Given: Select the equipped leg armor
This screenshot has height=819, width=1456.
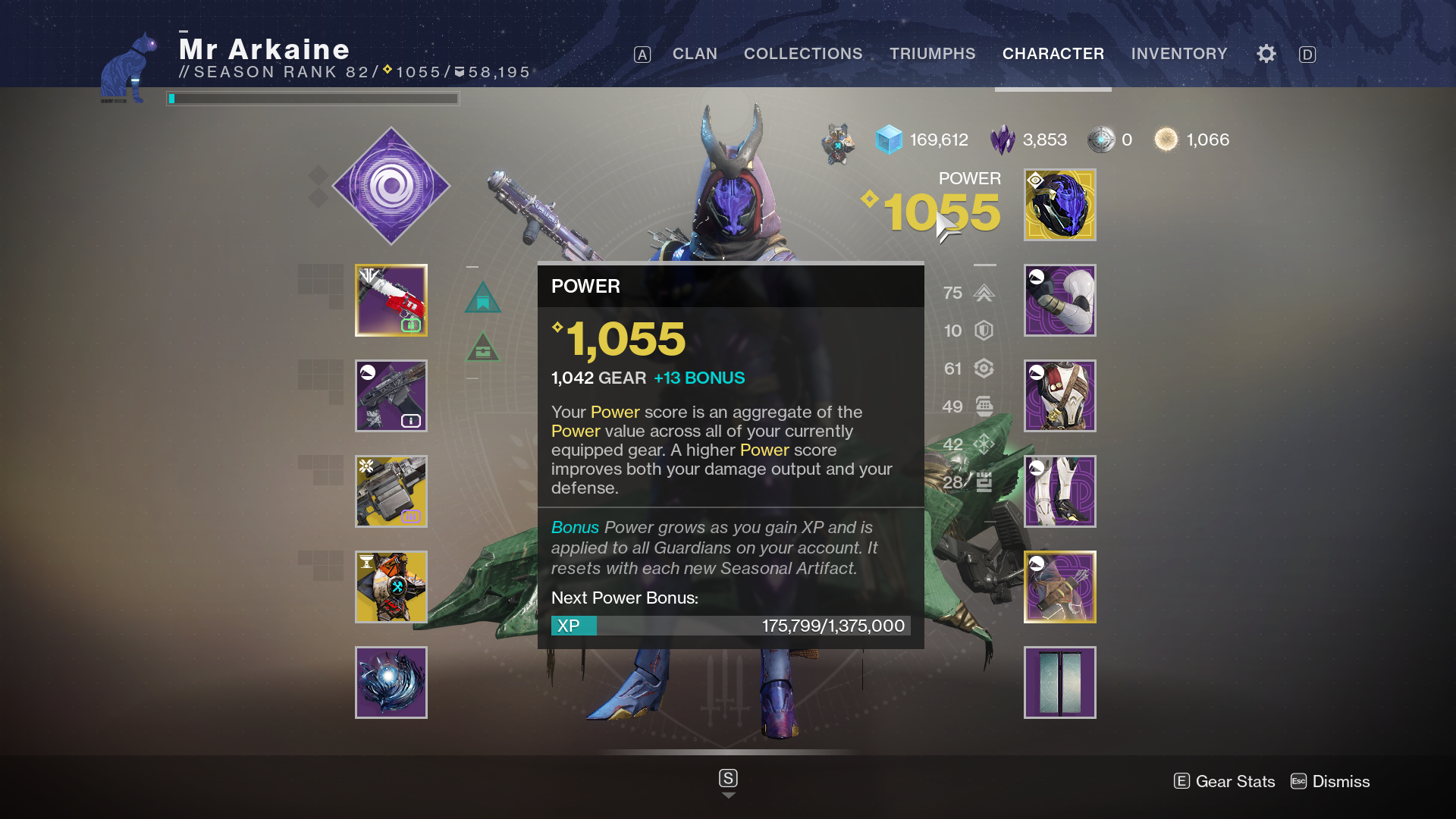Looking at the screenshot, I should [x=1059, y=491].
